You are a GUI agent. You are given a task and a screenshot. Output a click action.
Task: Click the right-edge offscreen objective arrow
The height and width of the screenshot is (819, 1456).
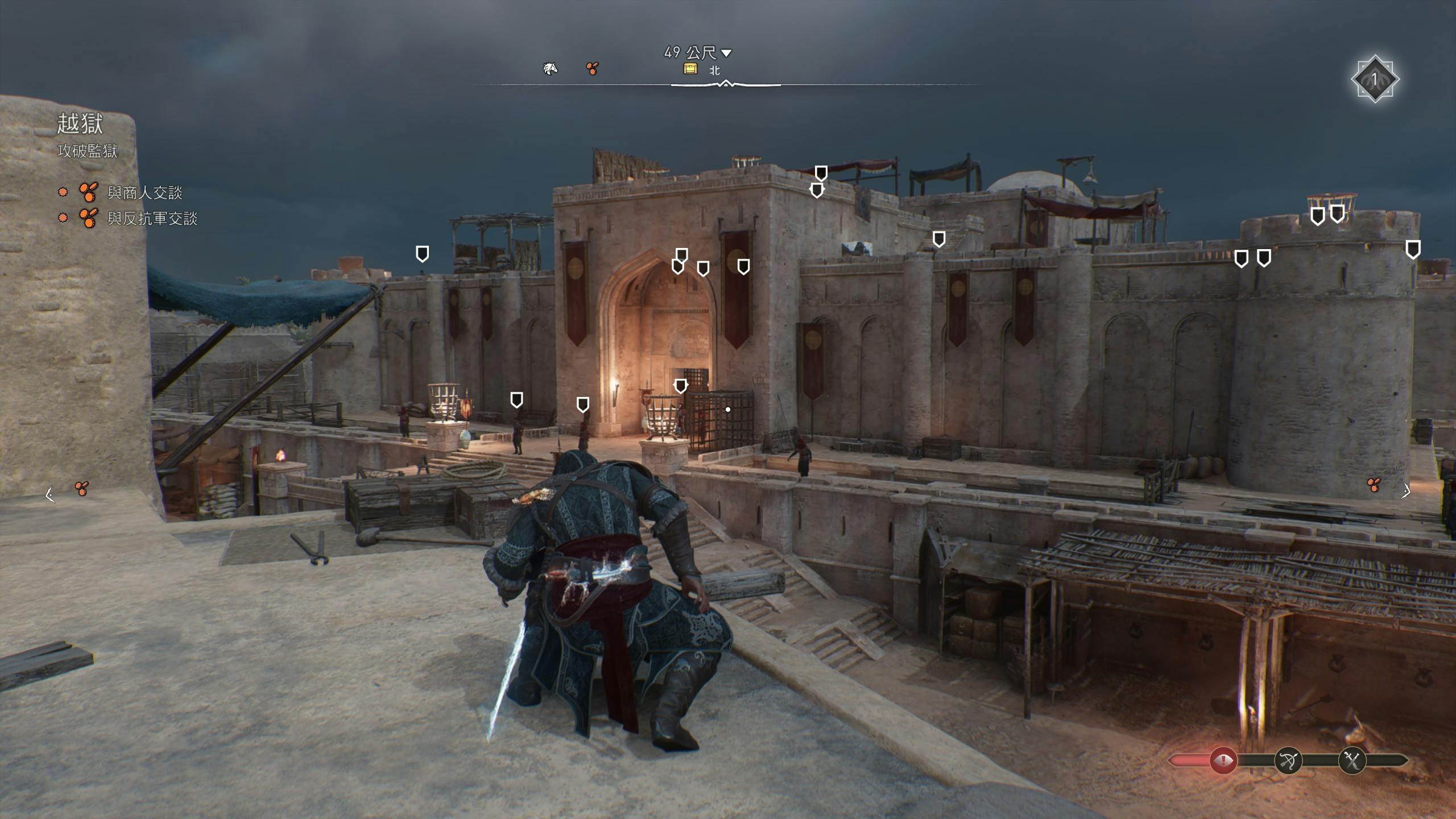pos(1406,491)
